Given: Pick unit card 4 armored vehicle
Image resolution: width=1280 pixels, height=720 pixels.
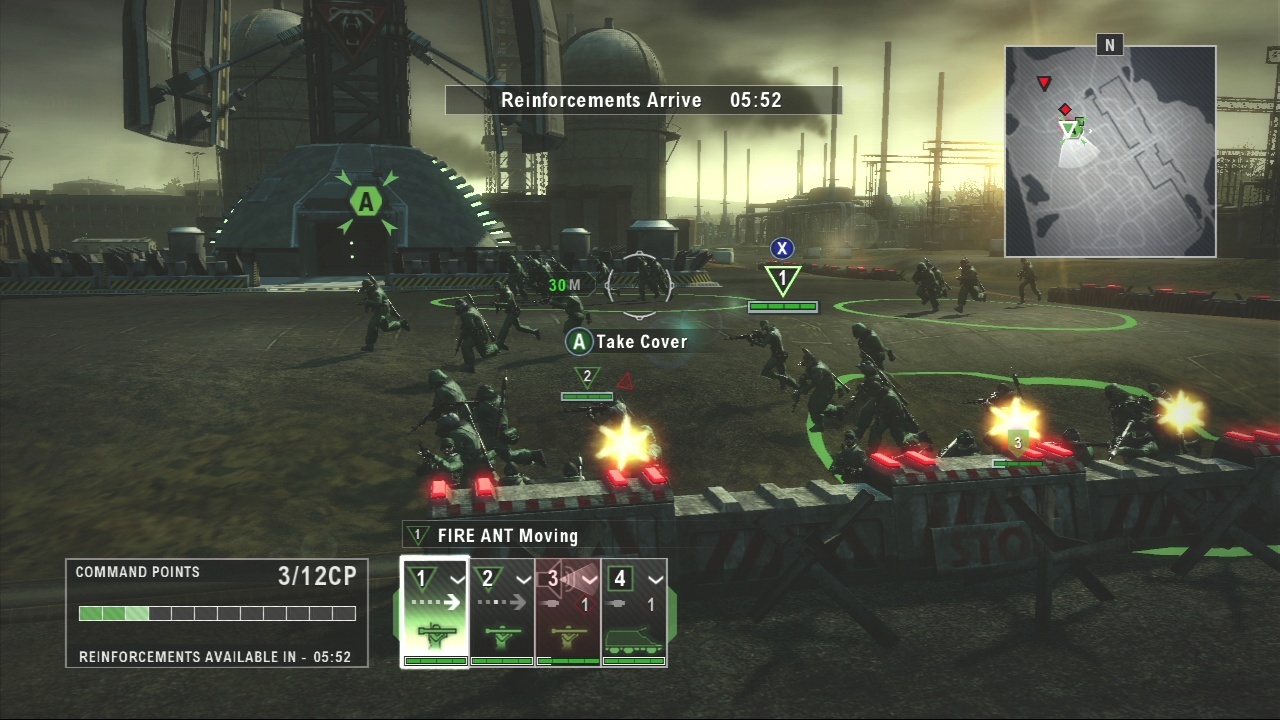Looking at the screenshot, I should [634, 611].
